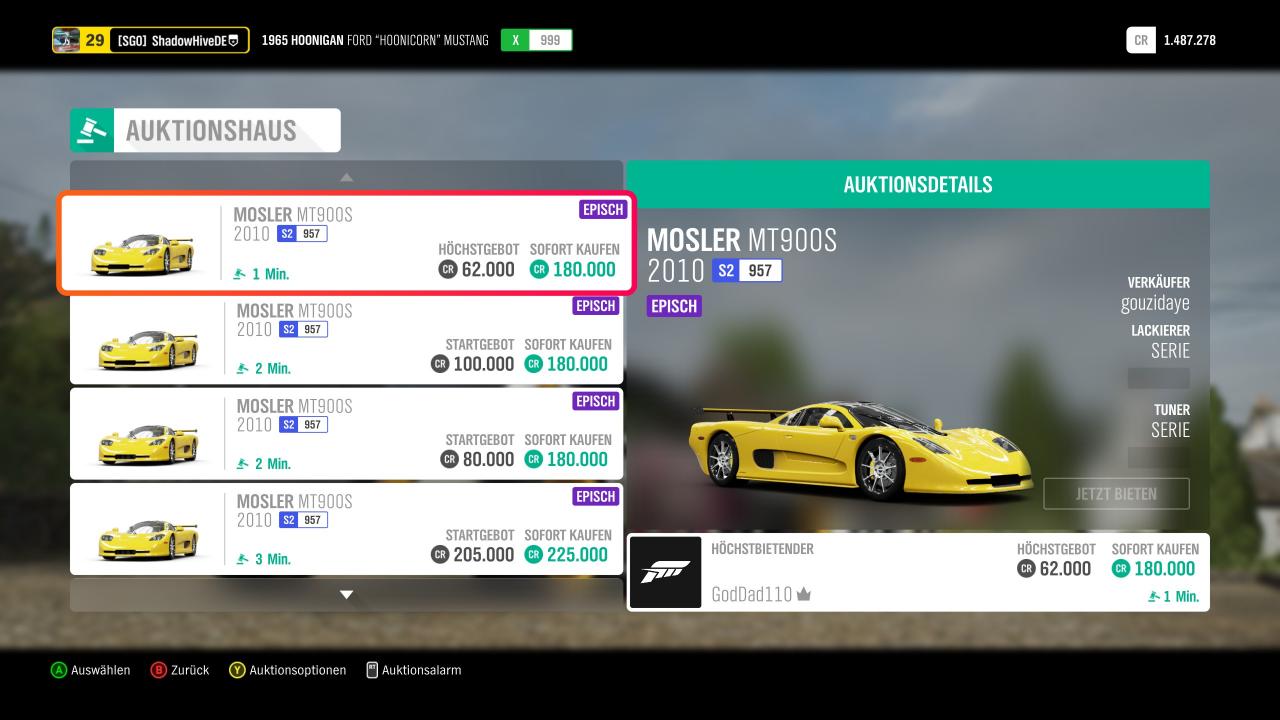Select the Mosler listing with 100.000 start bid
Viewport: 1280px width, 720px height.
[346, 340]
